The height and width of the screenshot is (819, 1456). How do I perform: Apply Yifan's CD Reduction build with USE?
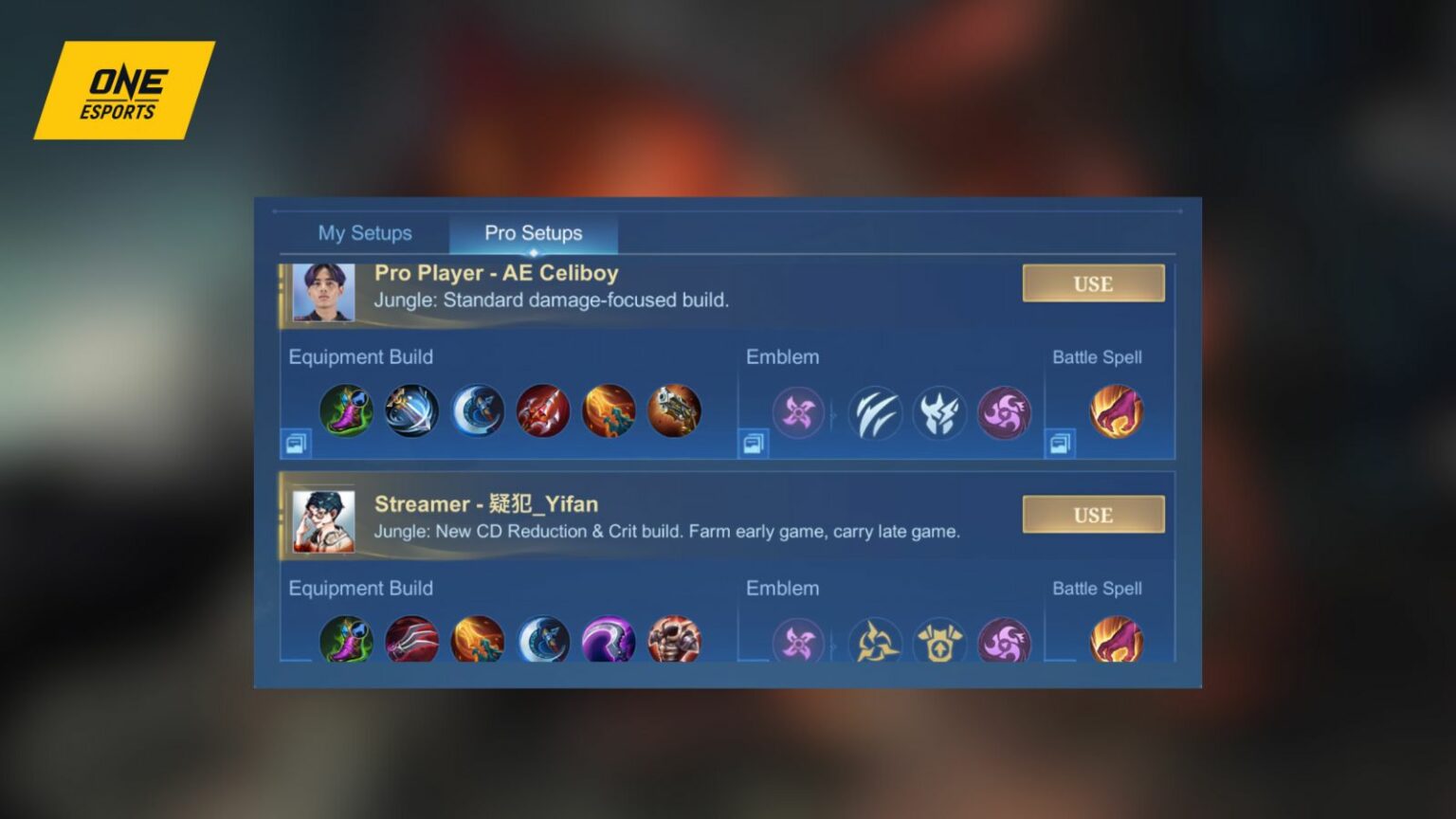(1093, 514)
